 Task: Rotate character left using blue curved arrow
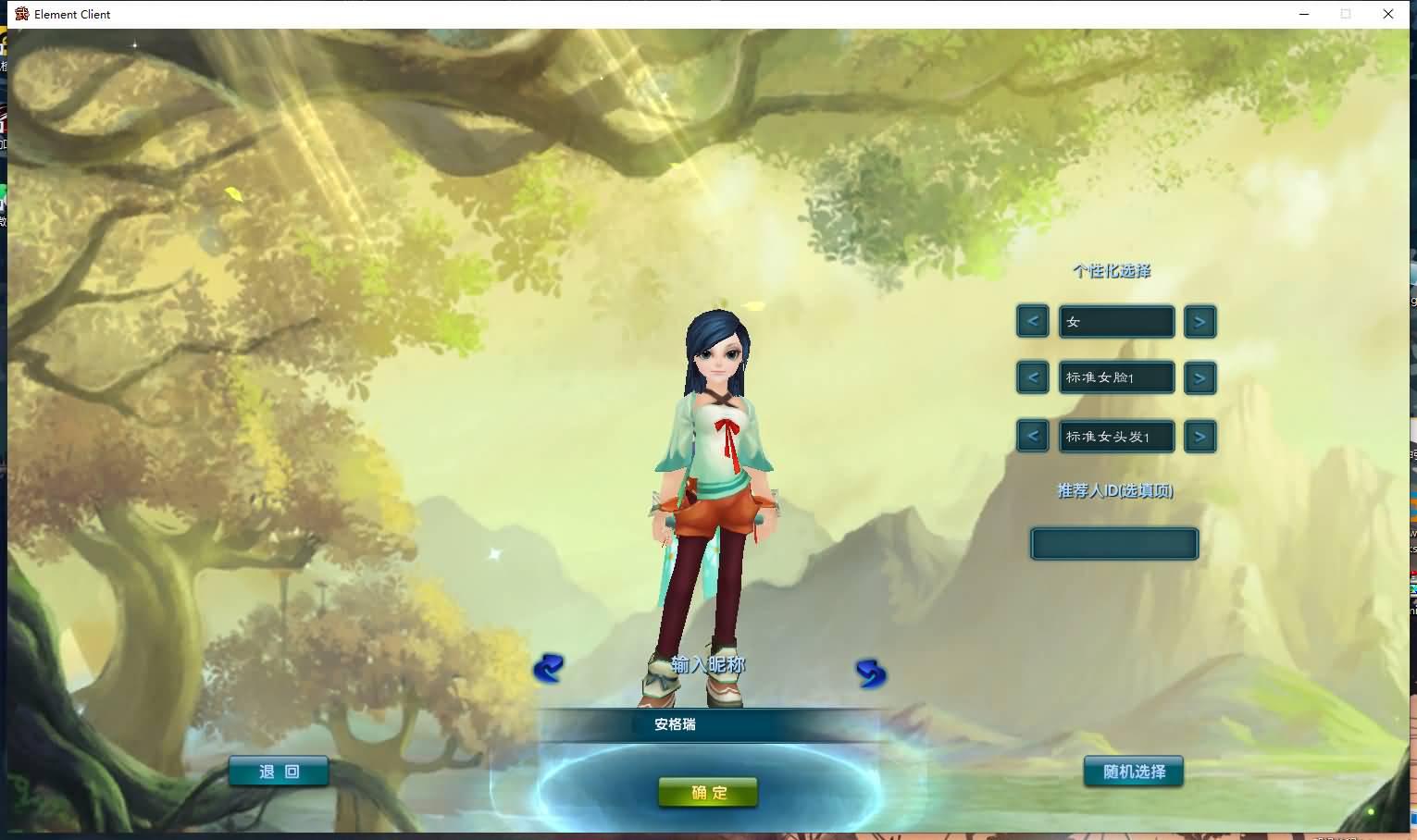tap(548, 669)
